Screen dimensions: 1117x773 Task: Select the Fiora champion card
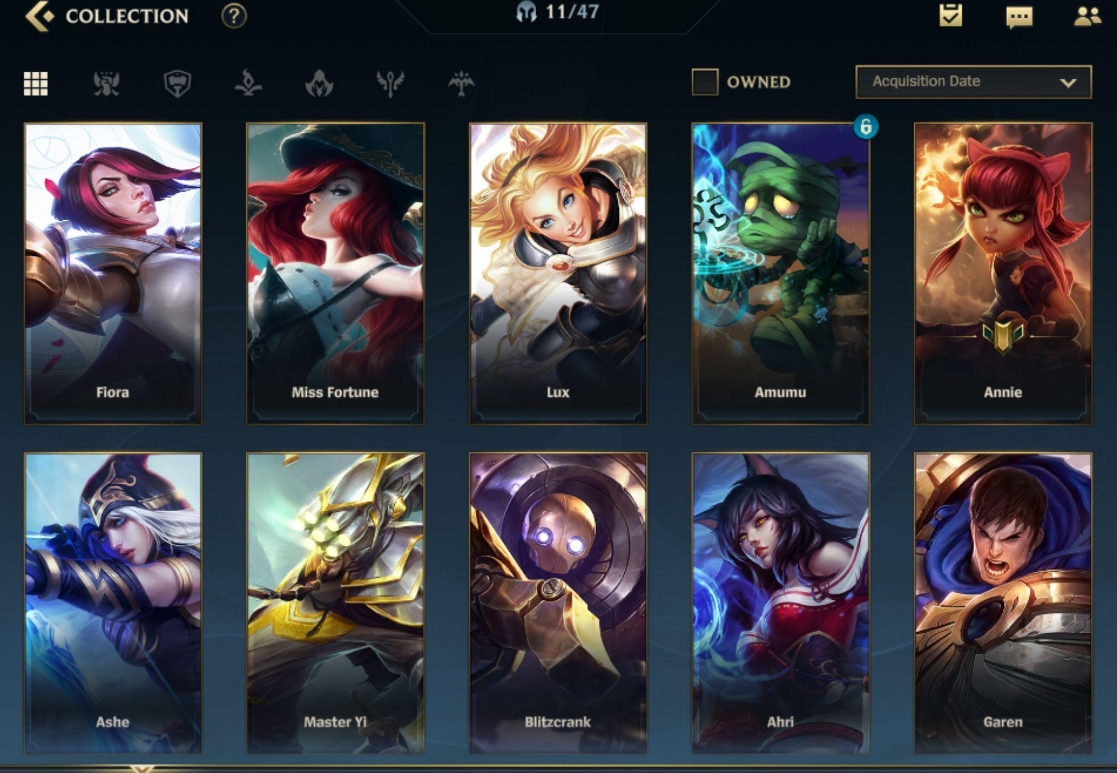point(113,273)
